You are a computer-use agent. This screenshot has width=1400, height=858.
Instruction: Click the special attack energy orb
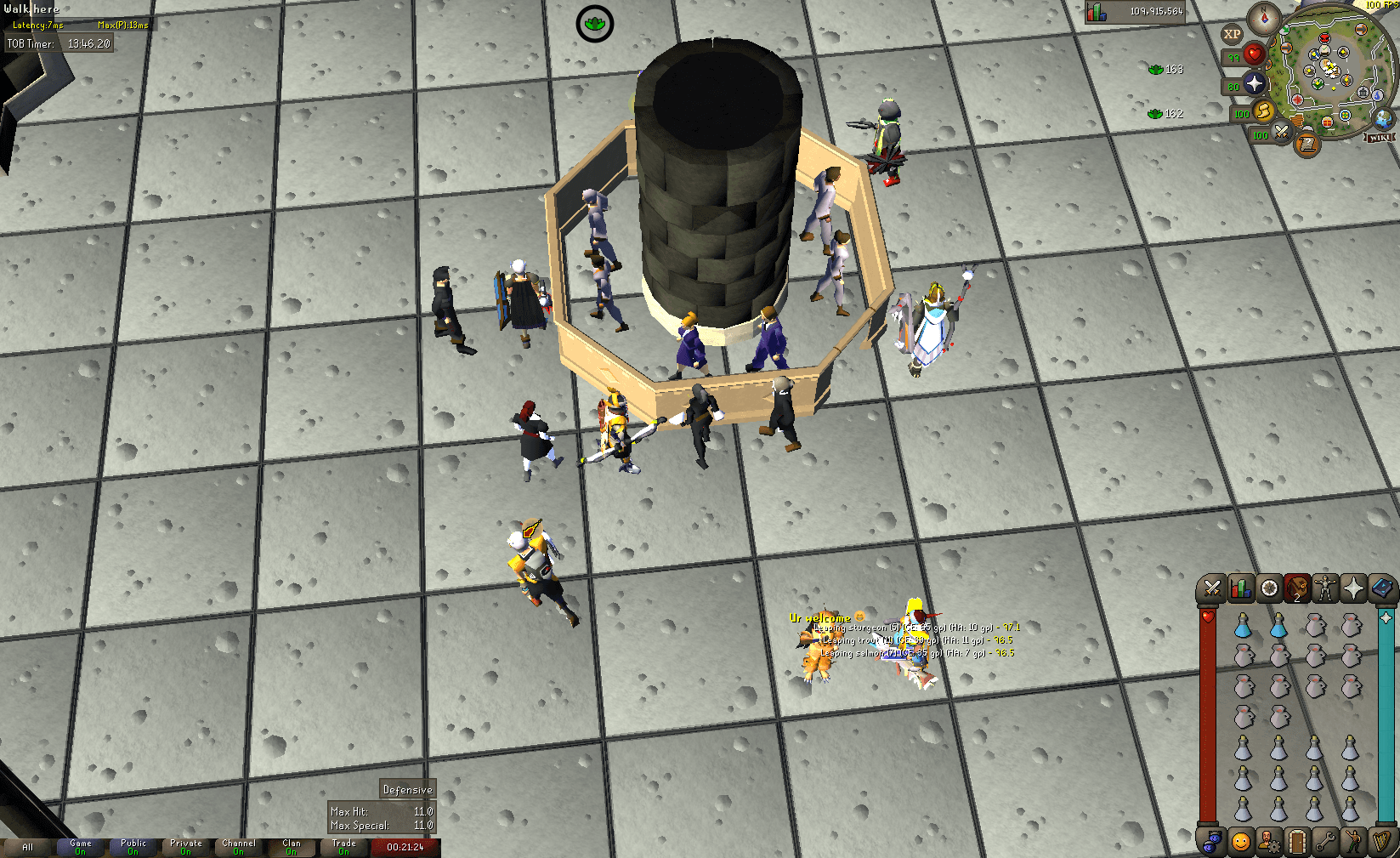(x=1281, y=134)
